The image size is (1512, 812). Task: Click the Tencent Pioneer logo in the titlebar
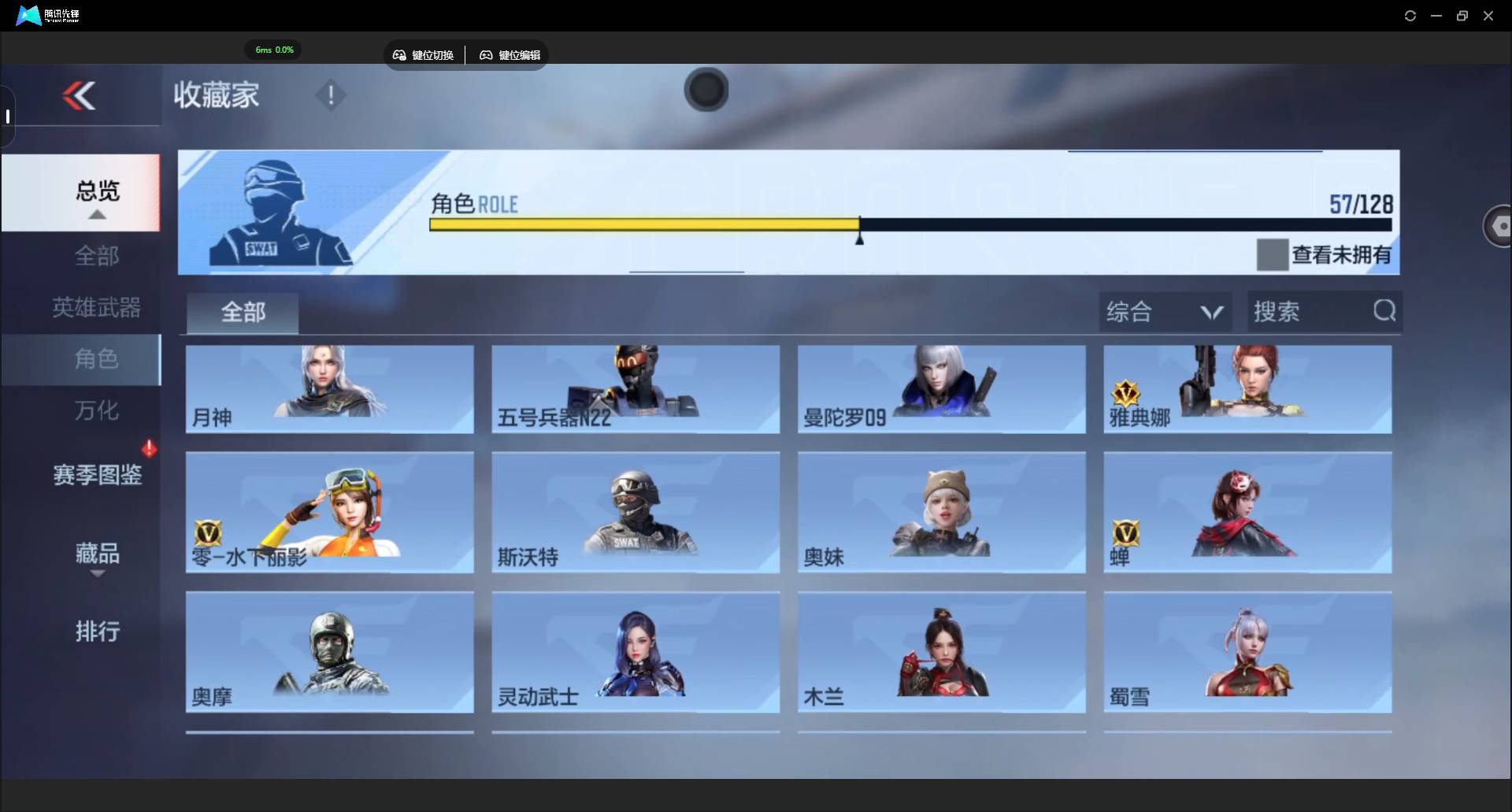(27, 15)
